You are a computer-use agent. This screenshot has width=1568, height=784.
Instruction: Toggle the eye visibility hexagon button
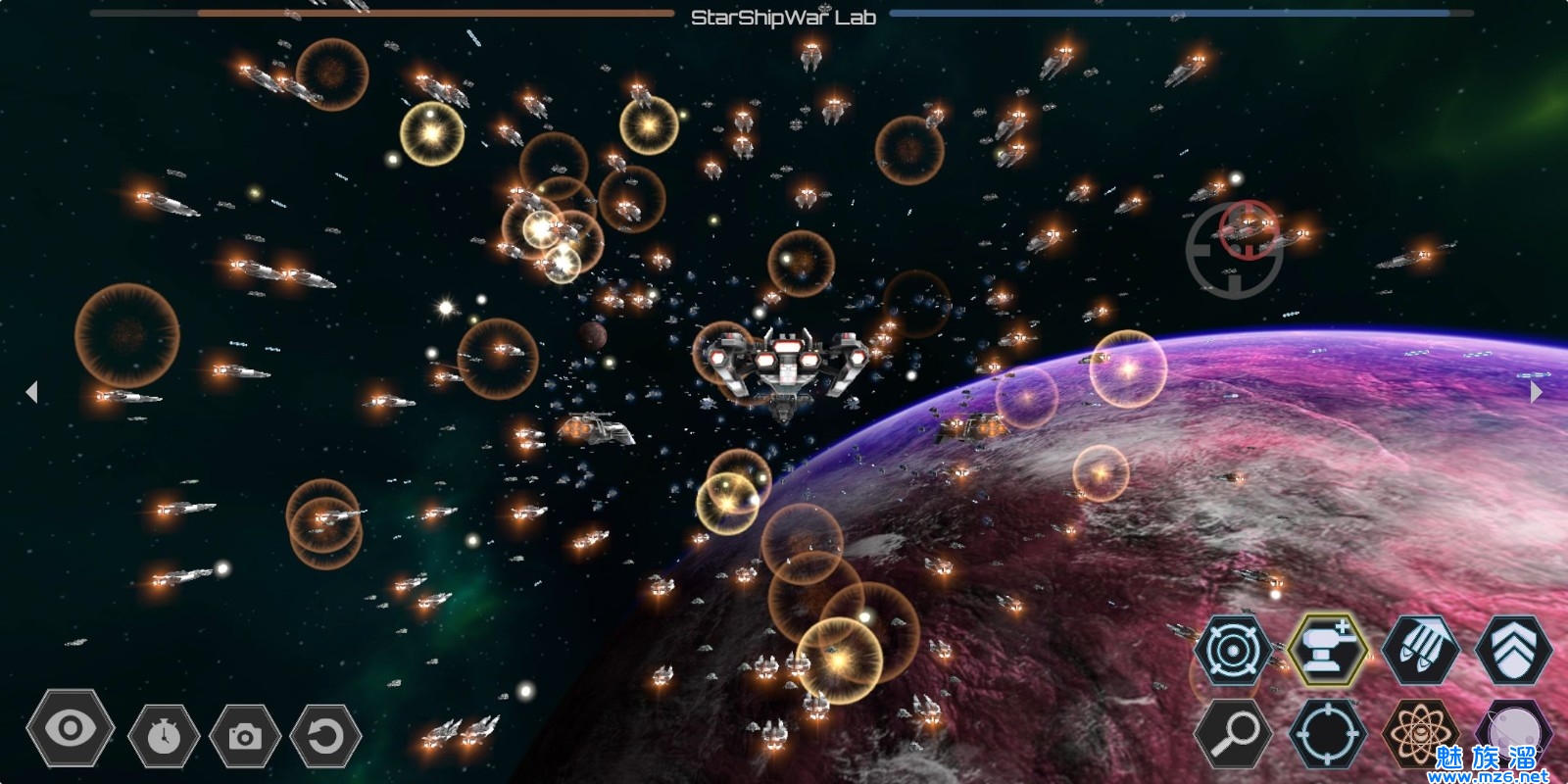71,728
